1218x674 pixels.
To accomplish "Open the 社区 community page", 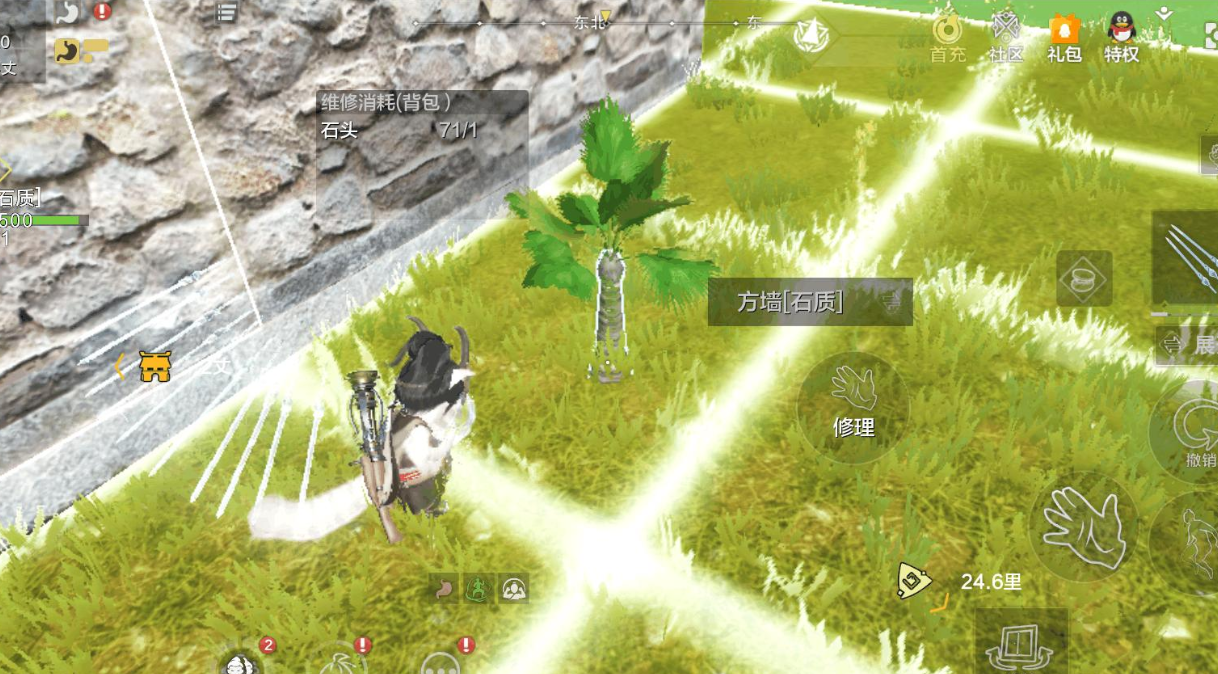I will click(x=1006, y=38).
